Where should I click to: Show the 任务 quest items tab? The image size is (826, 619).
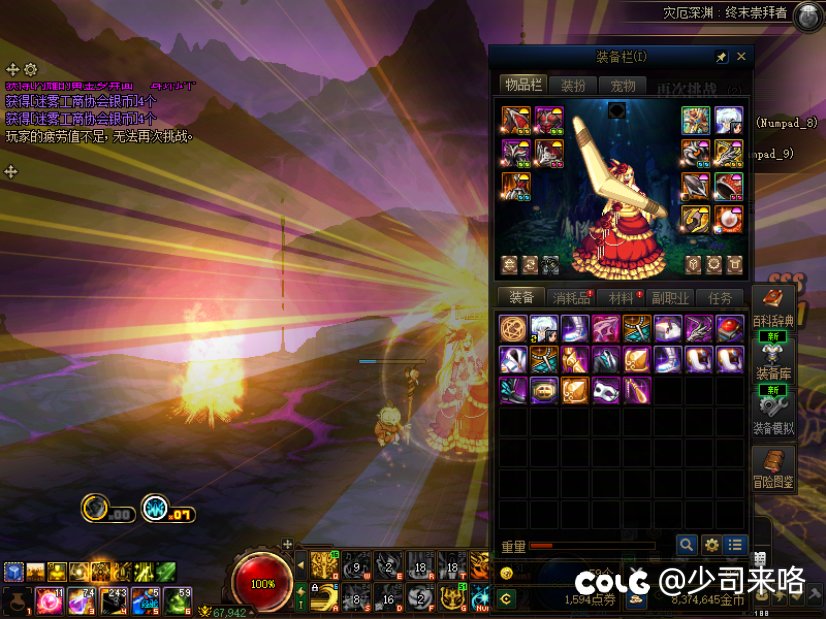pos(720,298)
